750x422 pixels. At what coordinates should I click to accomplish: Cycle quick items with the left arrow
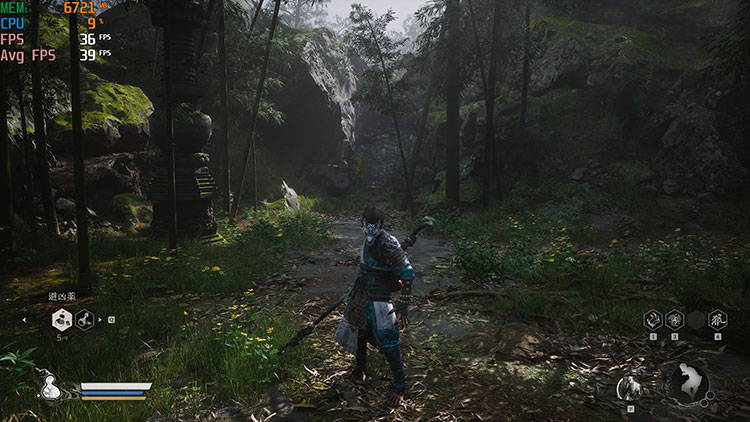(x=25, y=320)
